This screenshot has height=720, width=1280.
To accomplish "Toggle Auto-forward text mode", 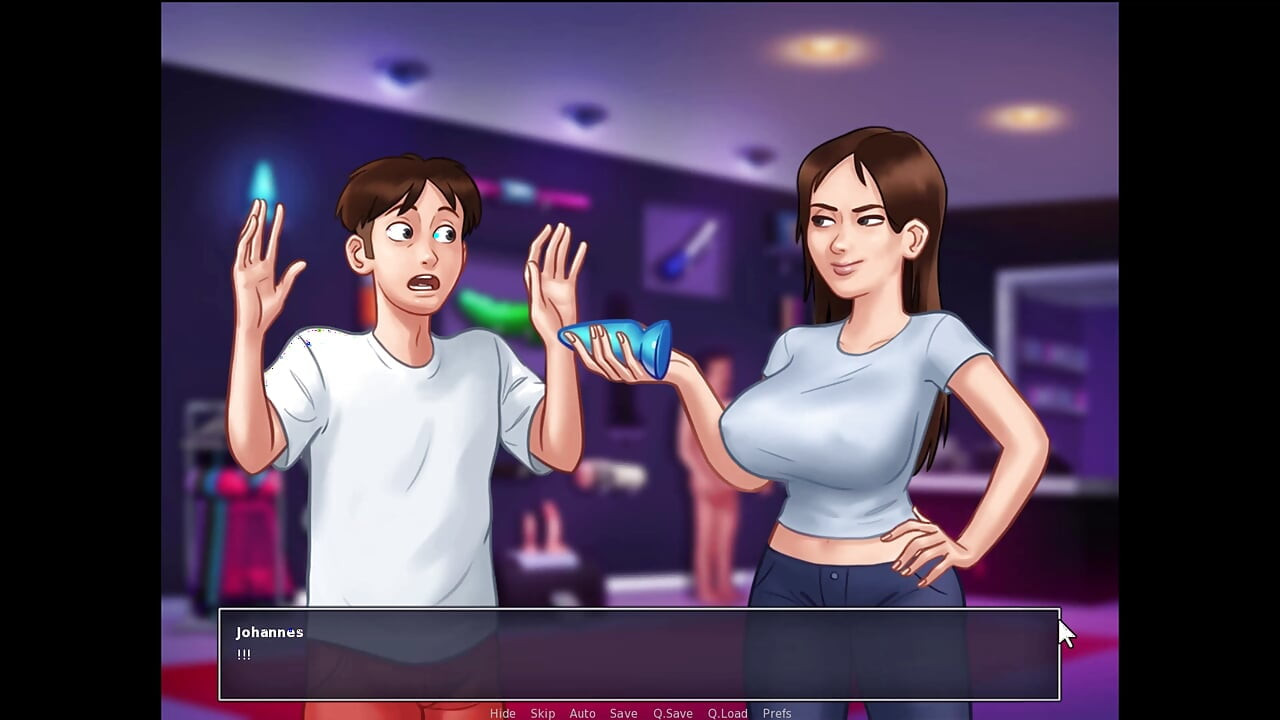I will (582, 713).
